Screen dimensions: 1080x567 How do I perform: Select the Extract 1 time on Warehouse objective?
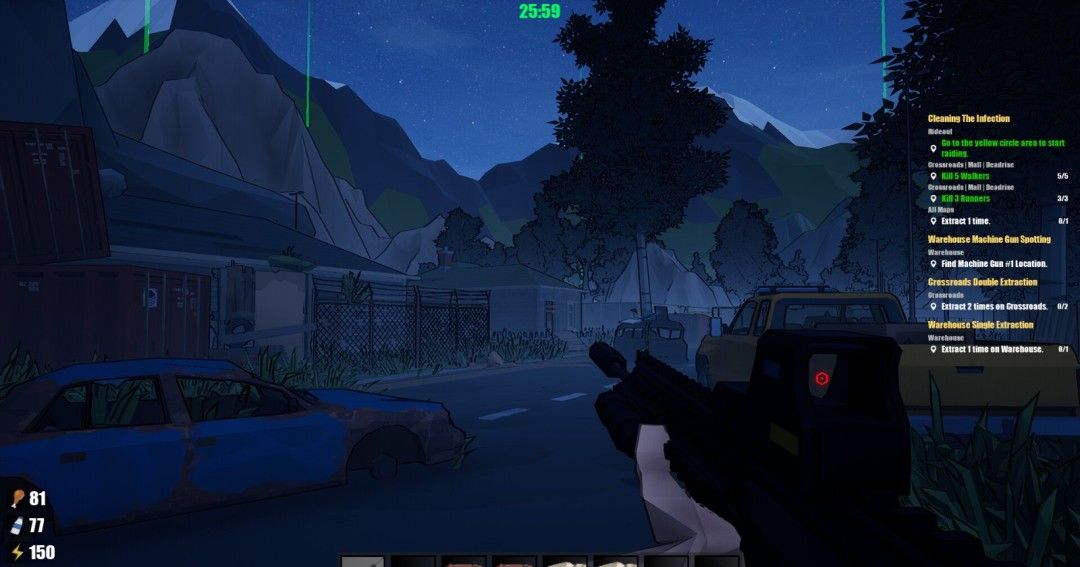[x=992, y=349]
